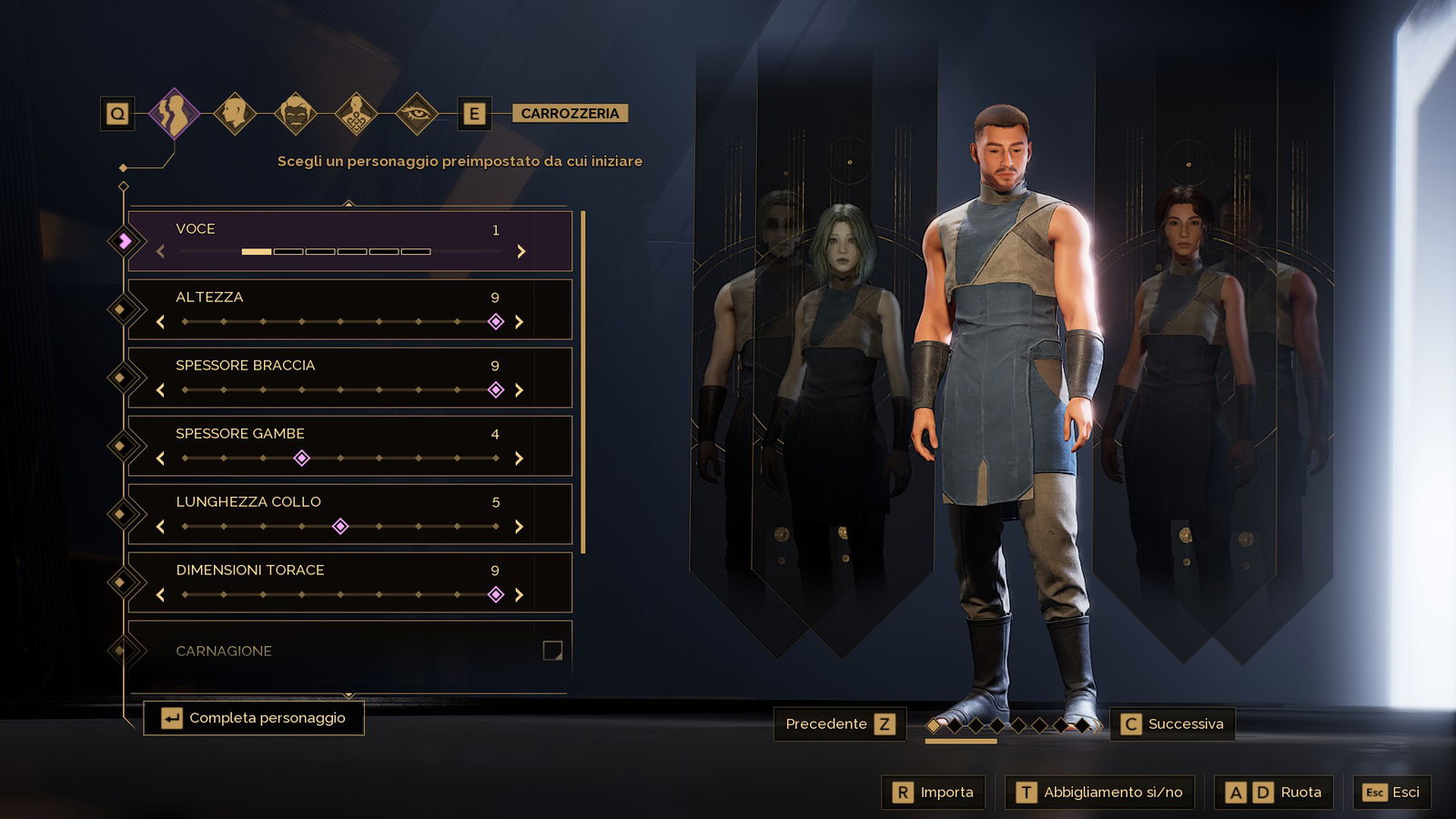Viewport: 1456px width, 819px height.
Task: Click the Spessore Gambe slider handle
Action: pyautogui.click(x=301, y=459)
